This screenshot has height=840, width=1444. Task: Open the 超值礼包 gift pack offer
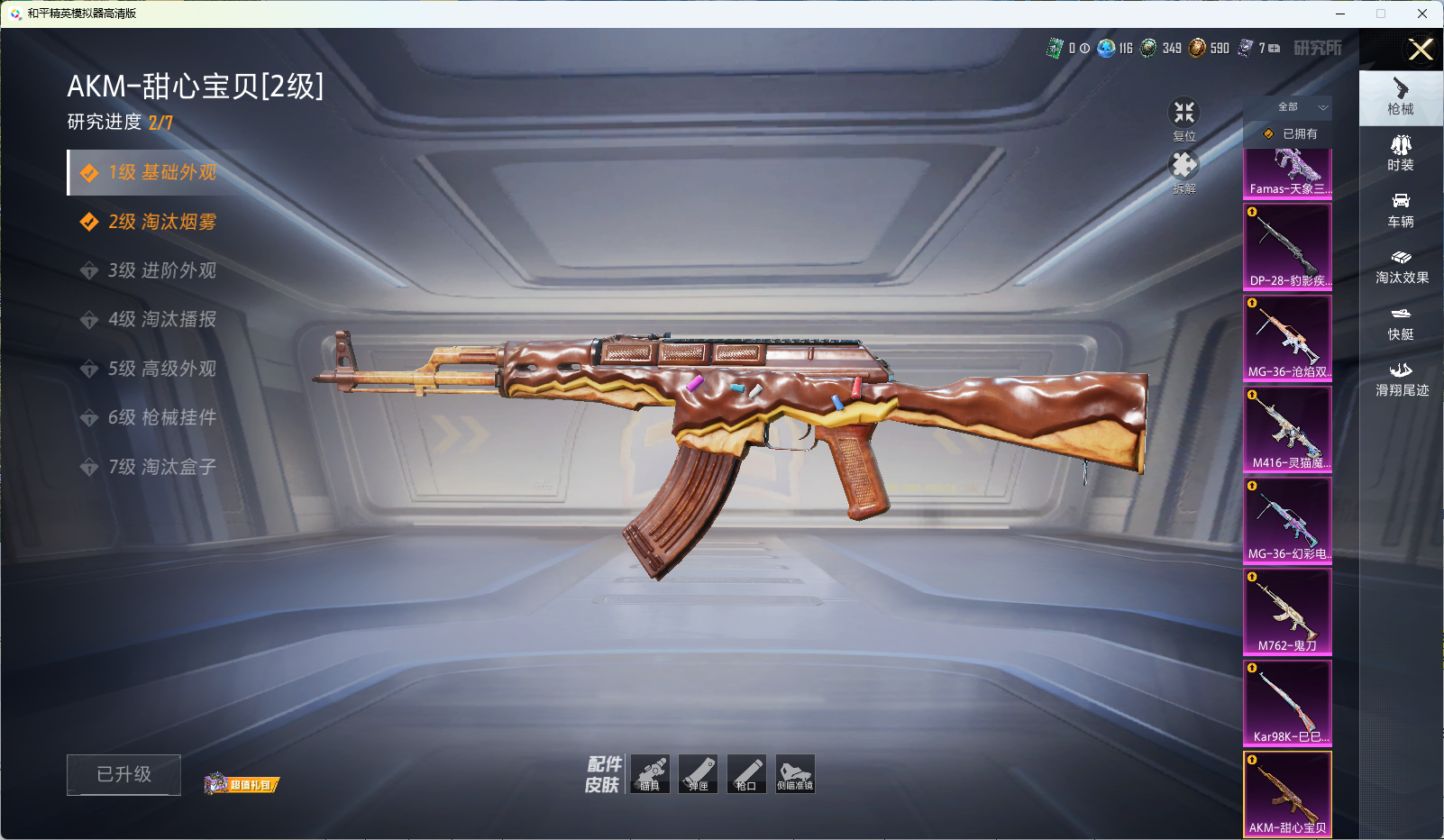click(x=242, y=784)
